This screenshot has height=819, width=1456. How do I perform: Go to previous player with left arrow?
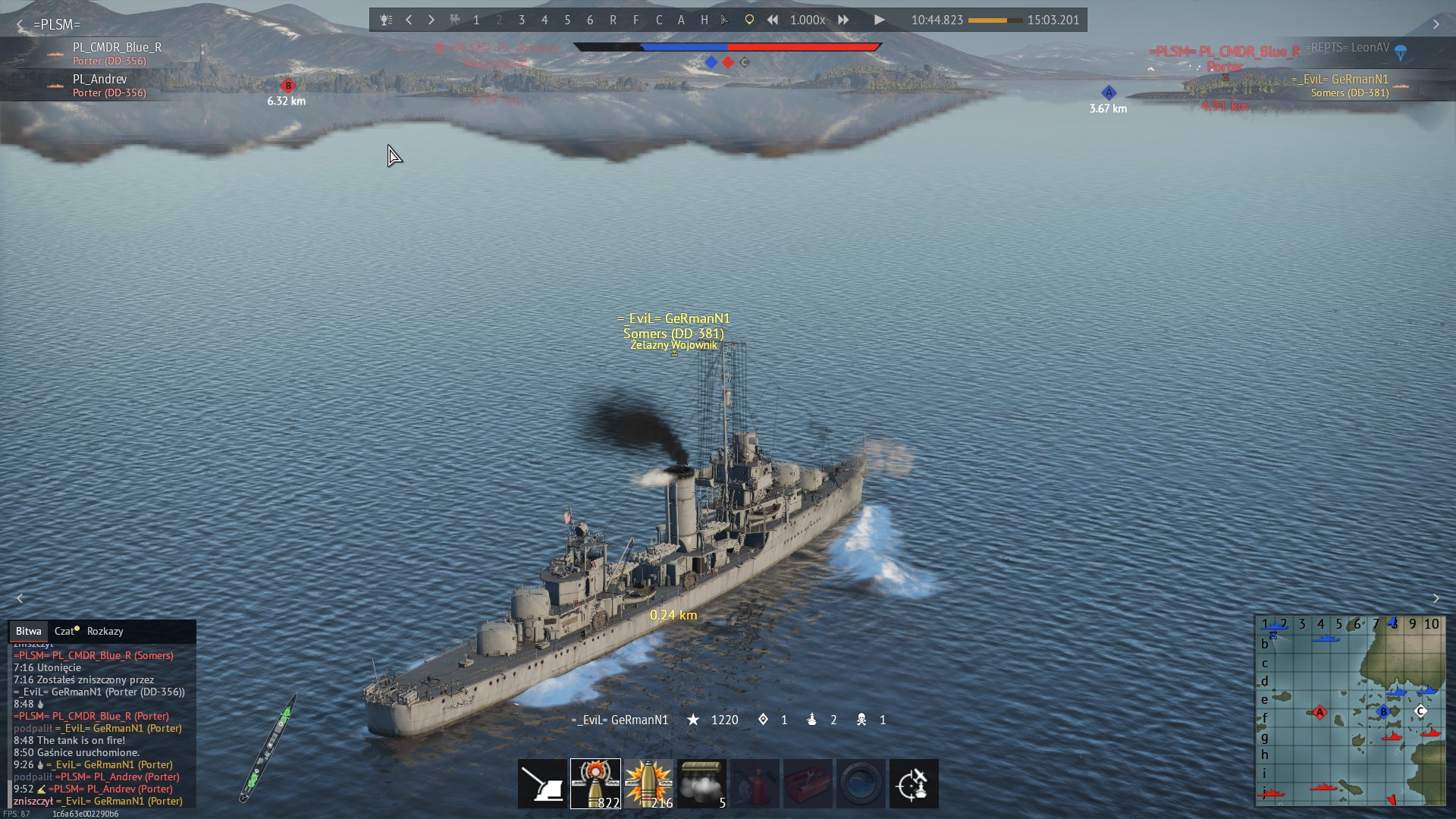[x=409, y=20]
